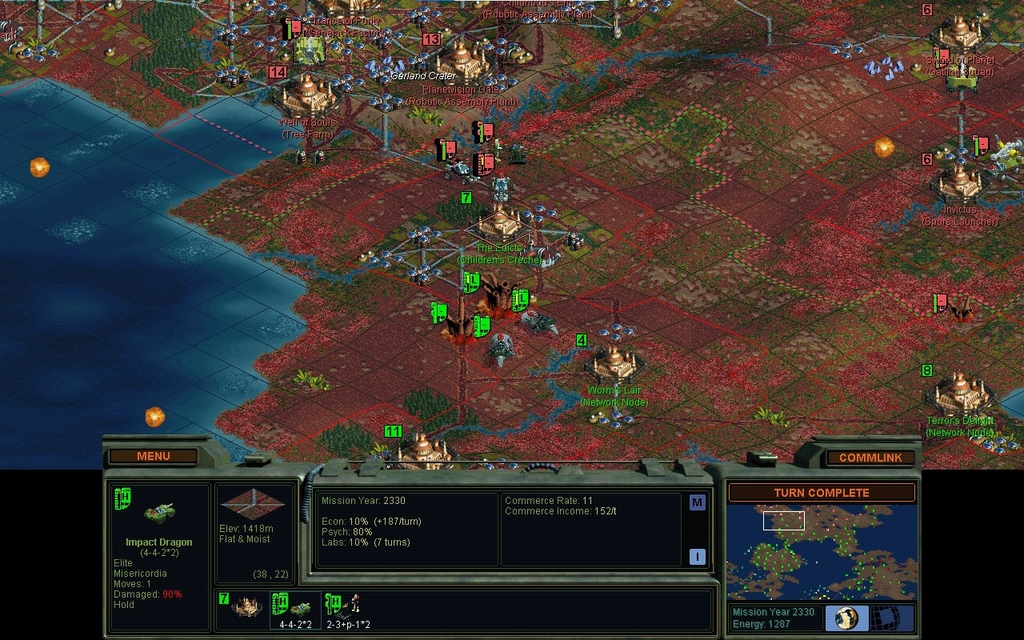Select the M button in info panel
Image resolution: width=1024 pixels, height=640 pixels.
697,503
